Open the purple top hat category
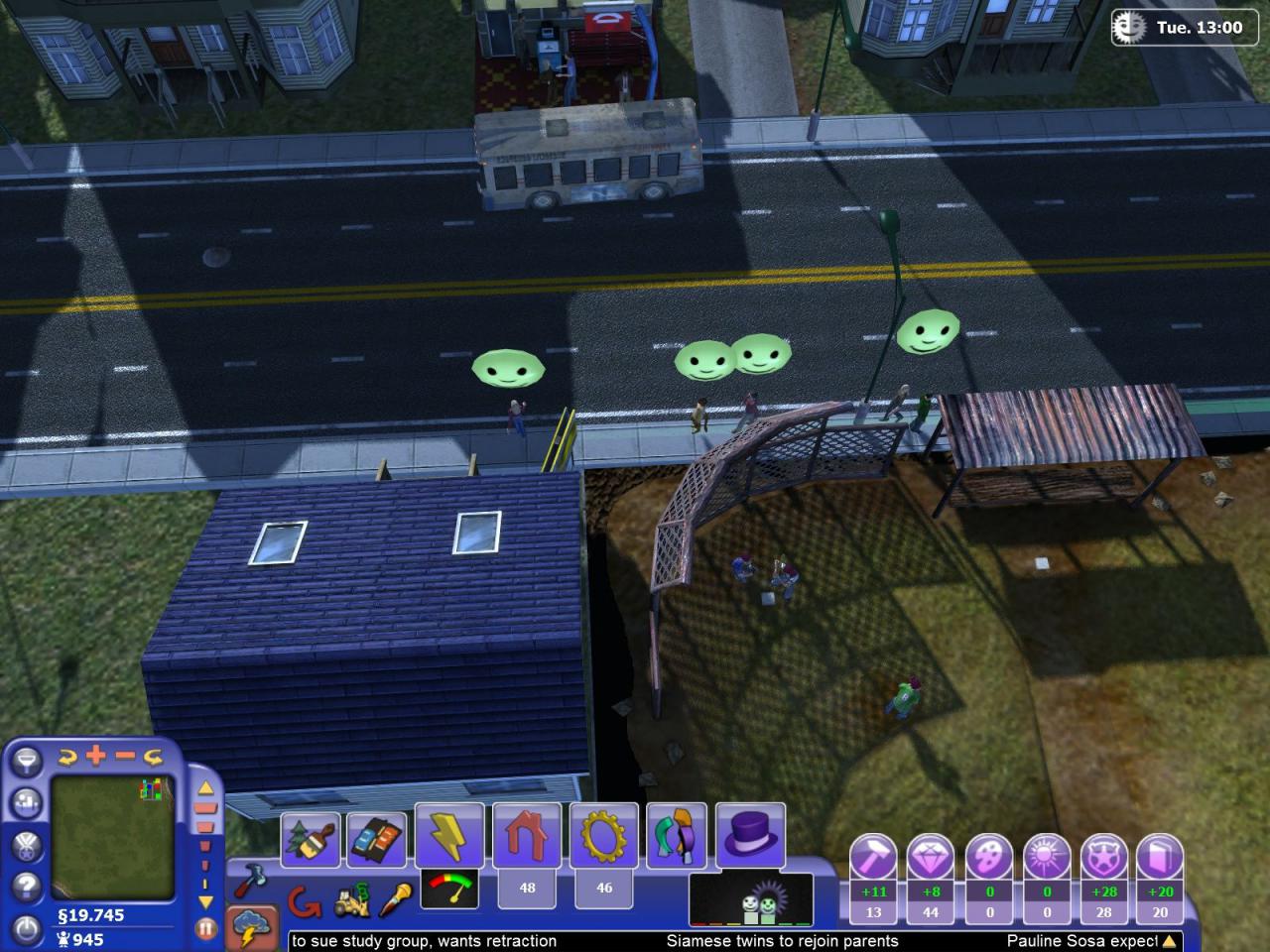 tap(750, 838)
